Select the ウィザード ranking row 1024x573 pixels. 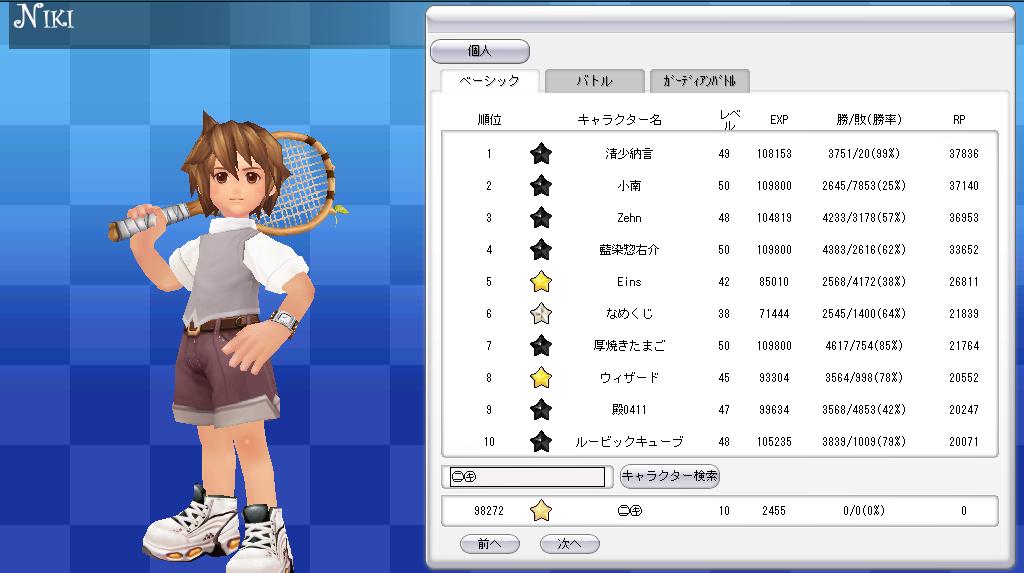pyautogui.click(x=629, y=378)
